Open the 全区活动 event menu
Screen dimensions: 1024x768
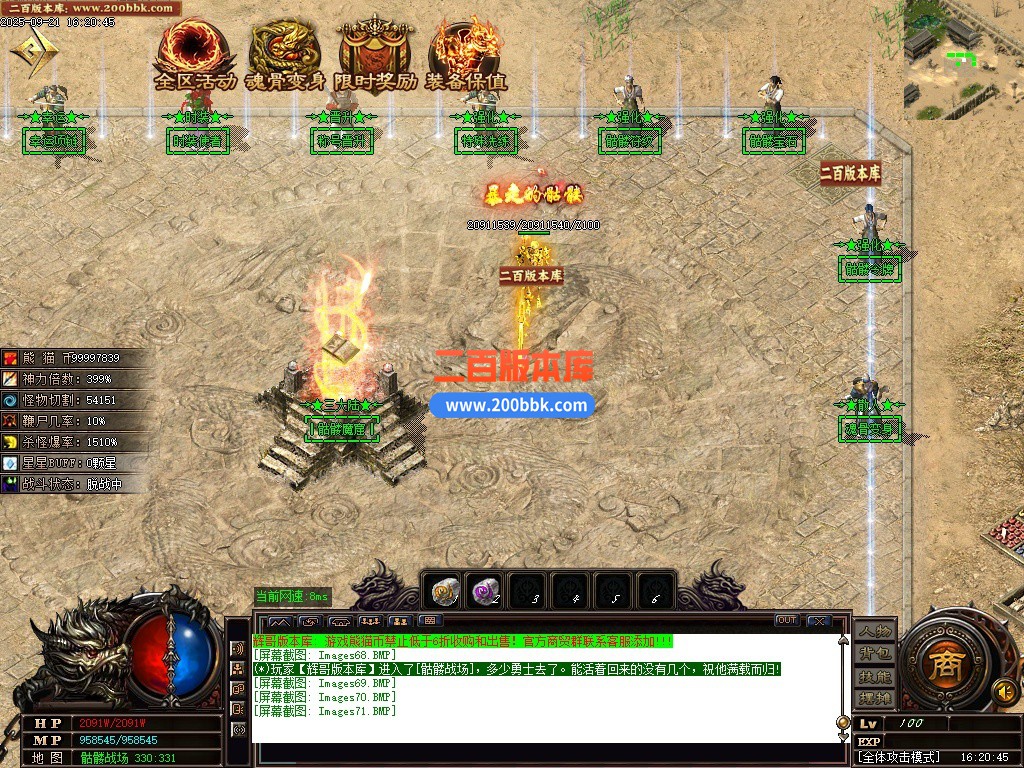[x=194, y=56]
